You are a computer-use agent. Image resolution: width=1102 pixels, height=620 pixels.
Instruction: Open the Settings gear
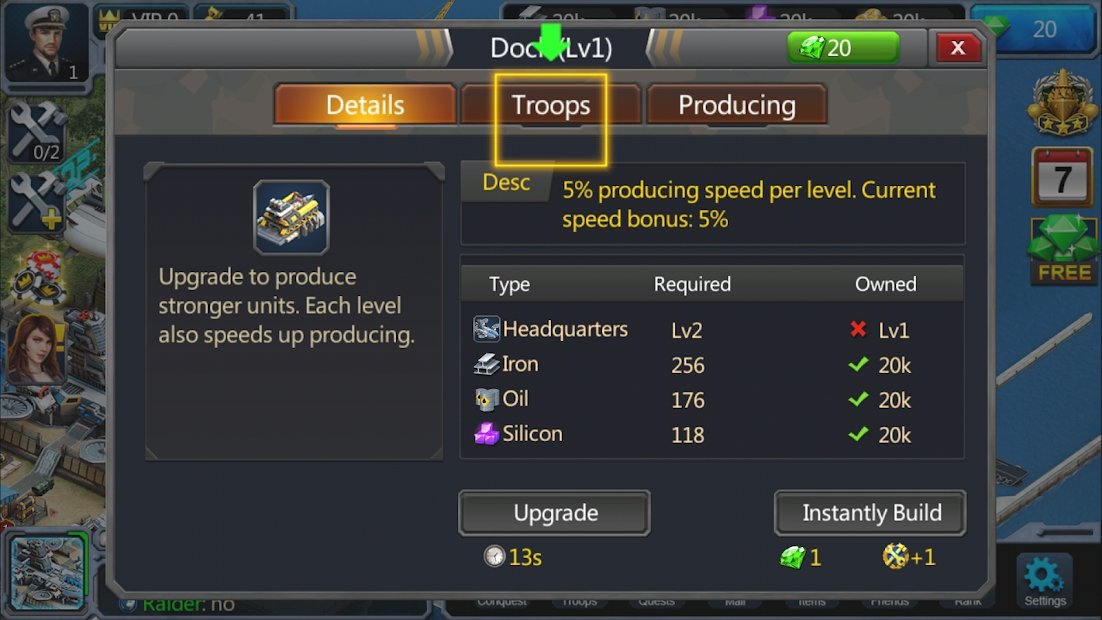pos(1044,578)
